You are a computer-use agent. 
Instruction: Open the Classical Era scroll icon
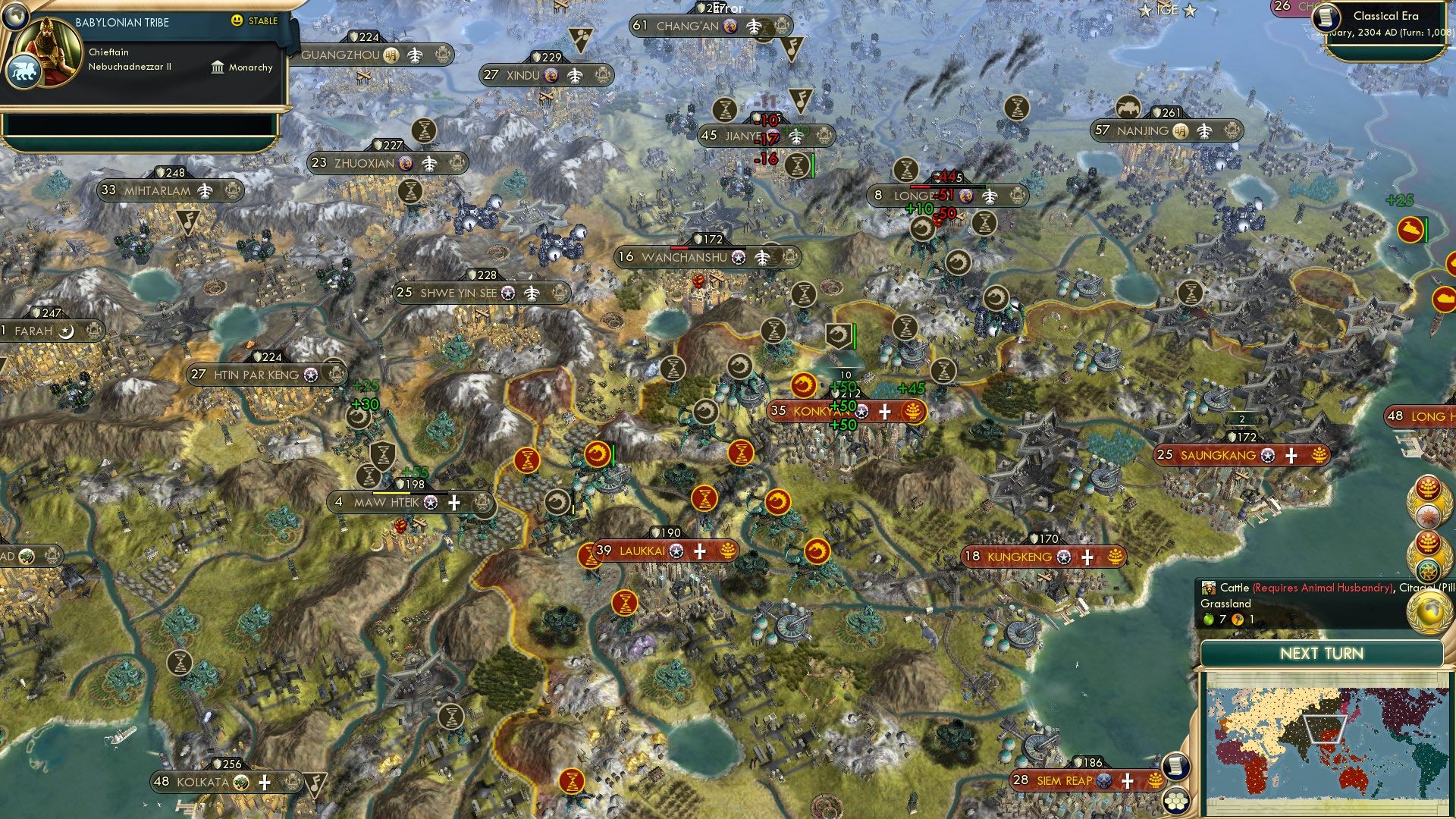point(1326,18)
